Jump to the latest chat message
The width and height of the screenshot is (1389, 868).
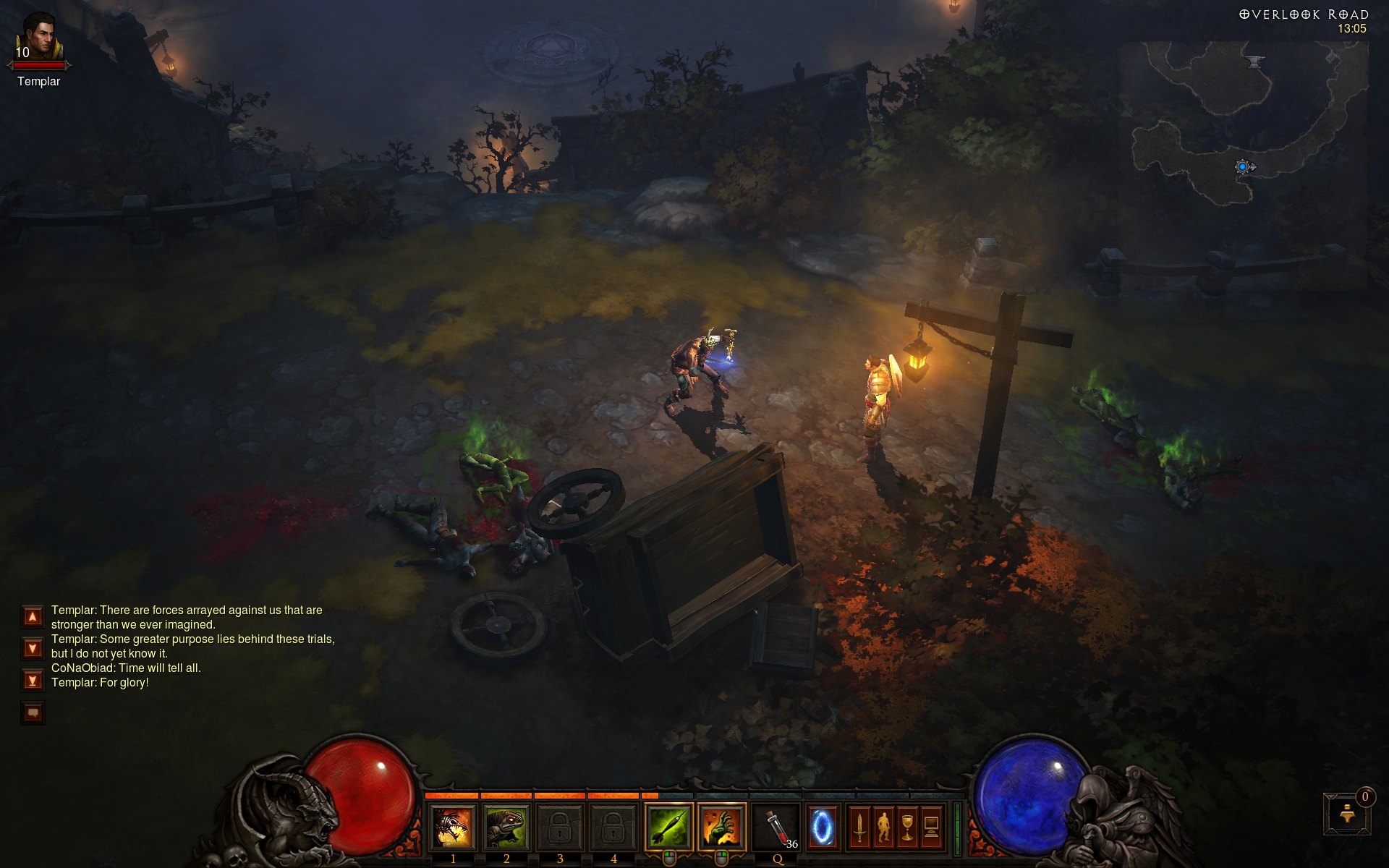[33, 681]
